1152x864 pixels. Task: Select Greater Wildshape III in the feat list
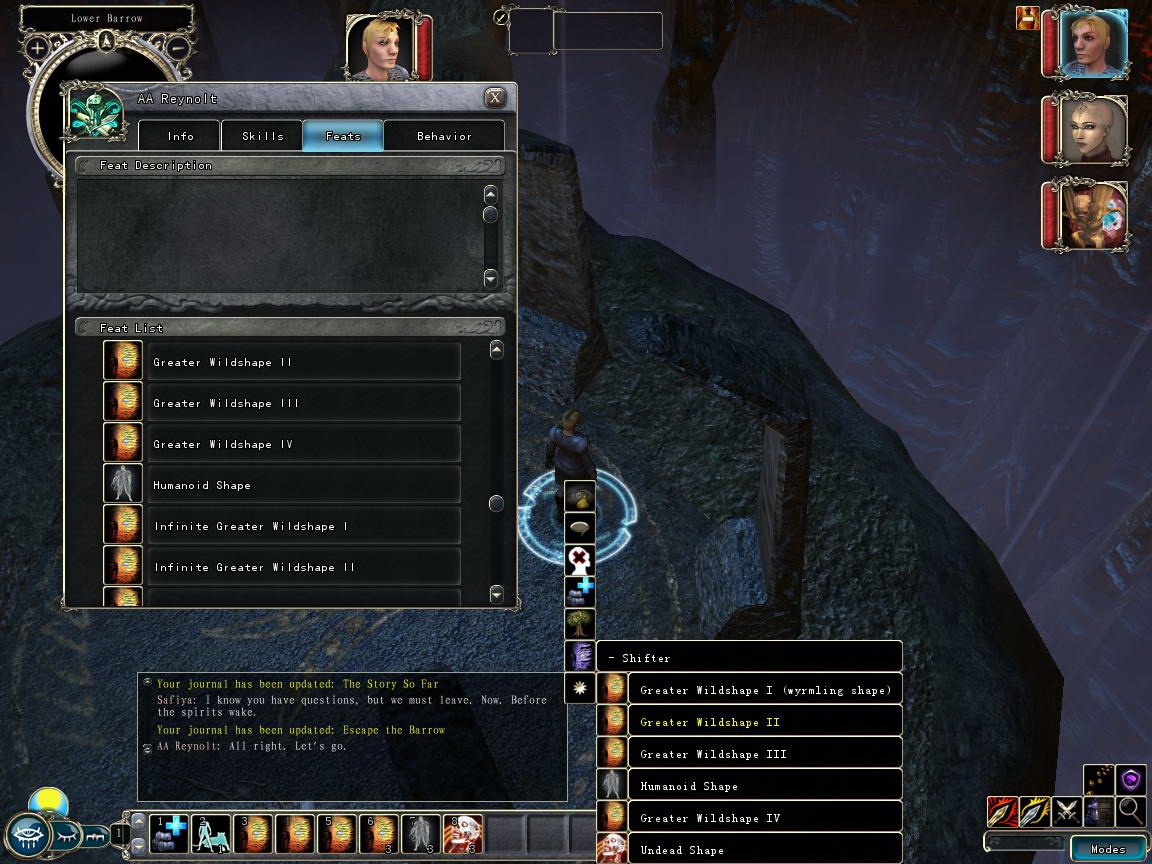click(304, 403)
